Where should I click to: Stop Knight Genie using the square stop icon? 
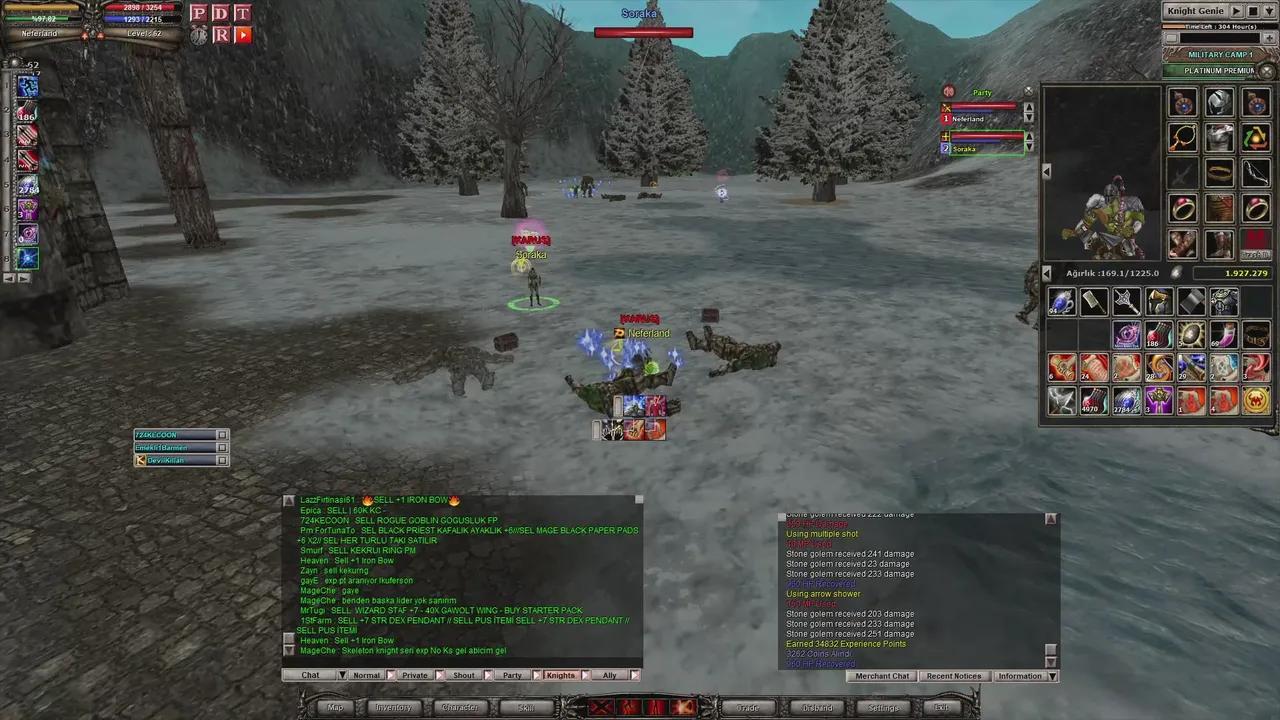coord(1252,11)
